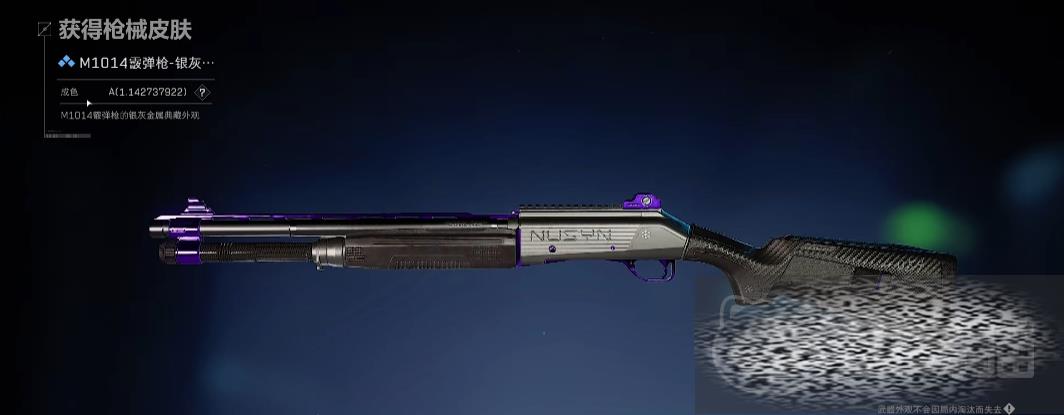Open the quality grade question mark help

pos(203,93)
